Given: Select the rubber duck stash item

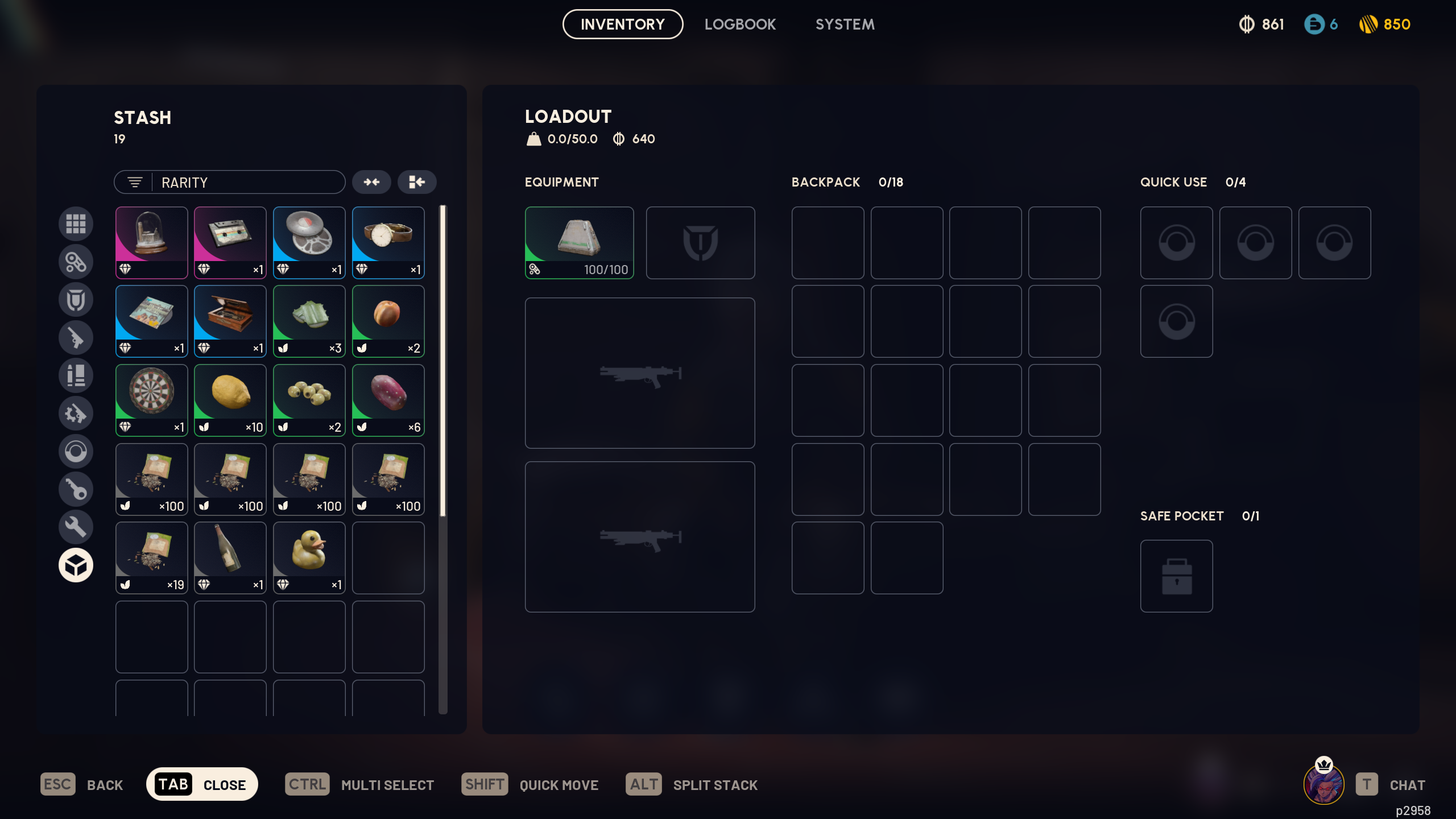Looking at the screenshot, I should point(309,556).
